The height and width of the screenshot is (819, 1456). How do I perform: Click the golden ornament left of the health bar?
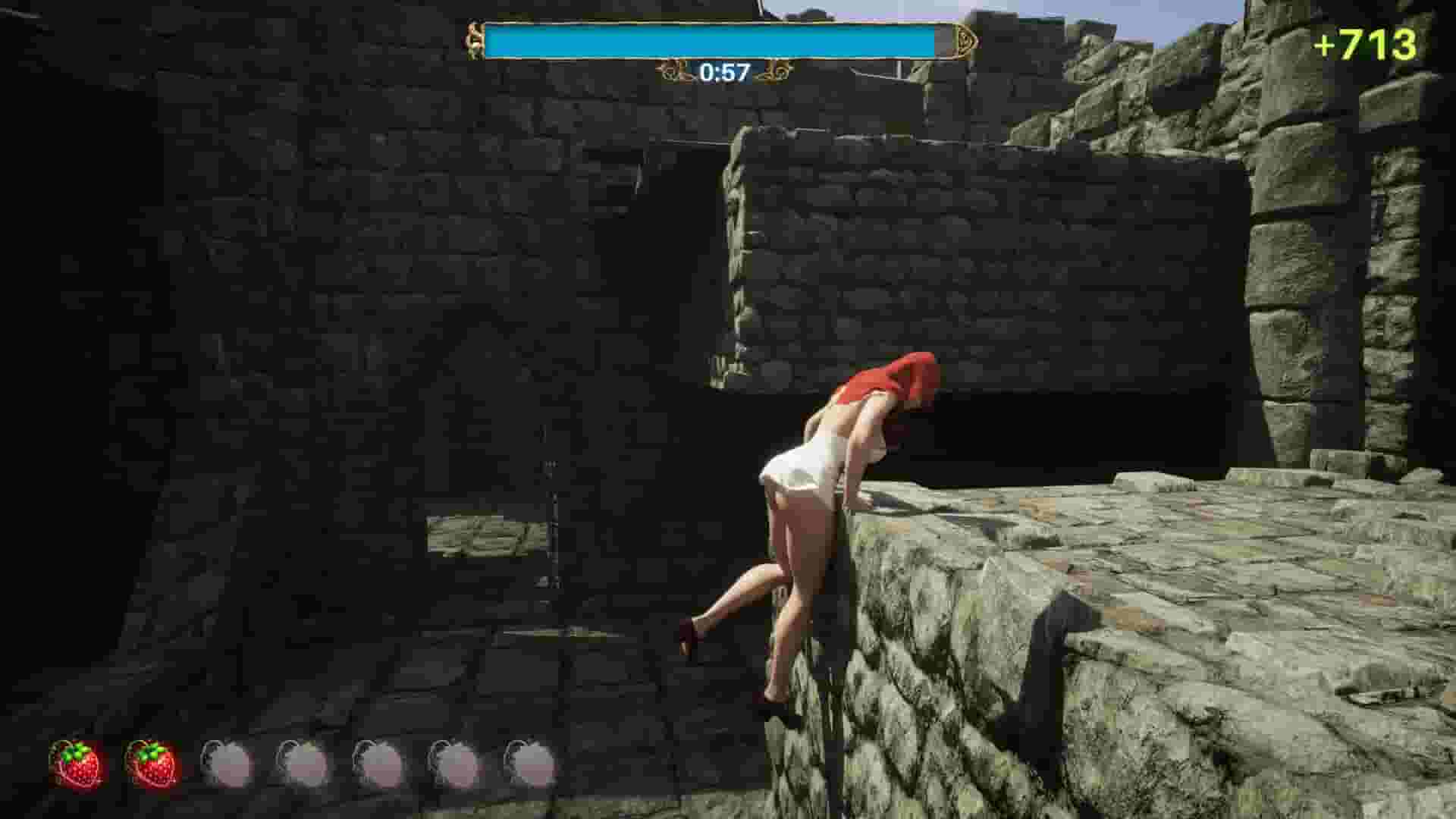(x=475, y=39)
